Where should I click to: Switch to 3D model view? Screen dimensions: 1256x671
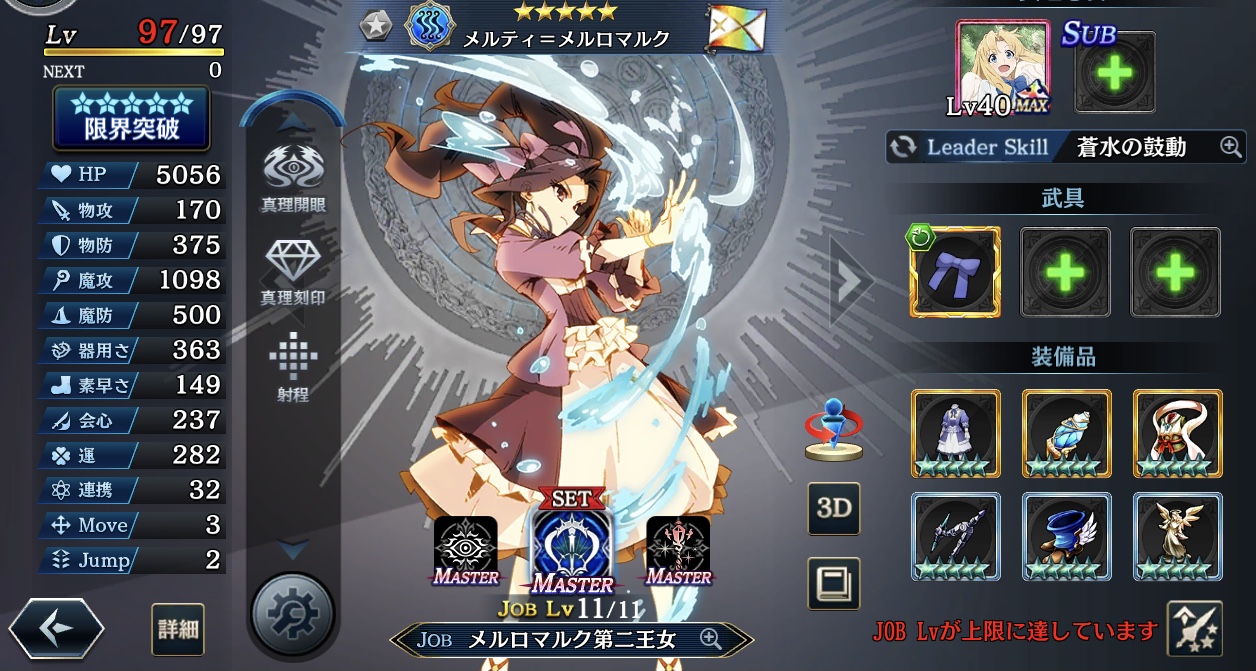833,507
